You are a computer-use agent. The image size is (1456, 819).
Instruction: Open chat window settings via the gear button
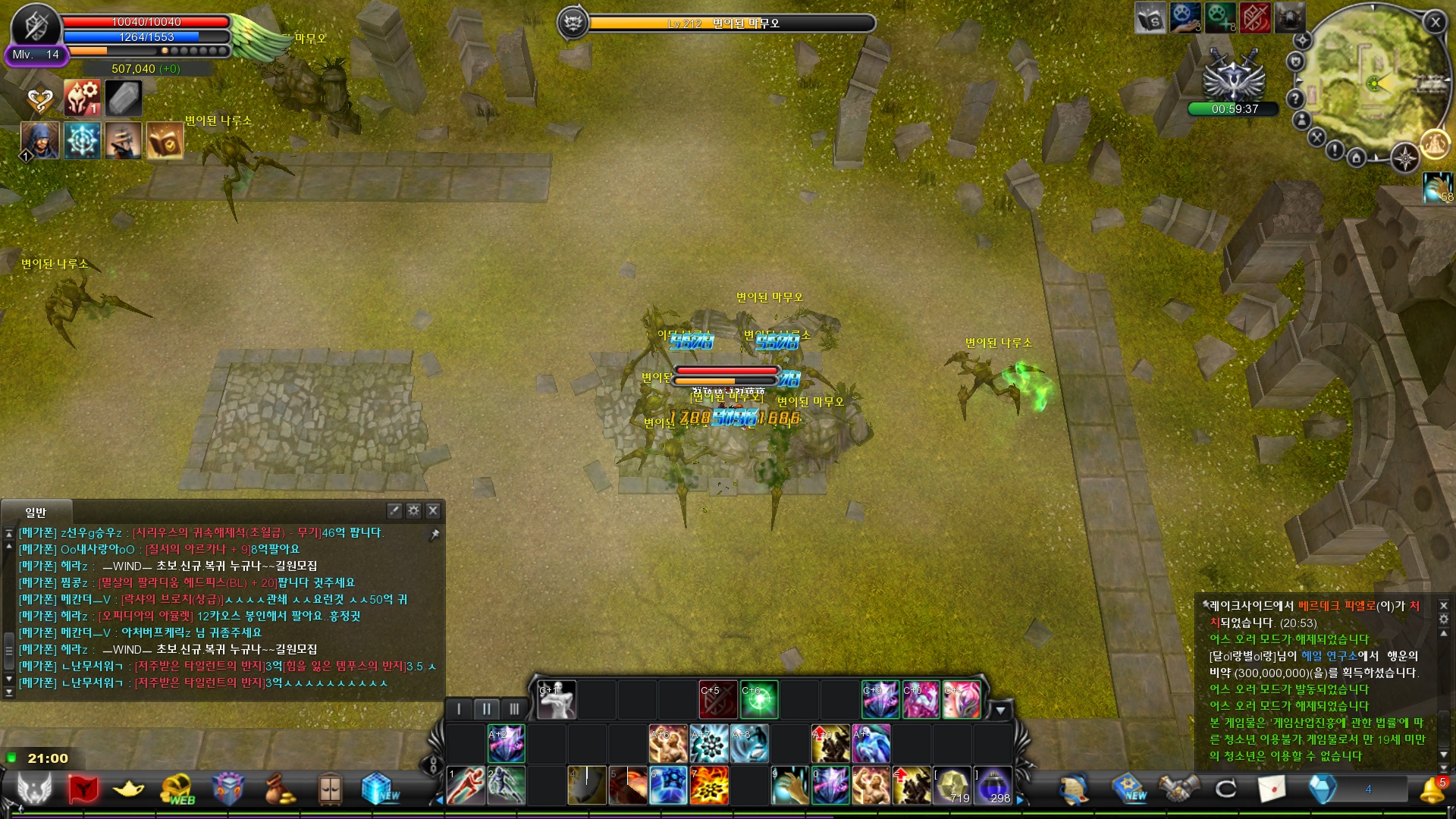click(x=413, y=510)
